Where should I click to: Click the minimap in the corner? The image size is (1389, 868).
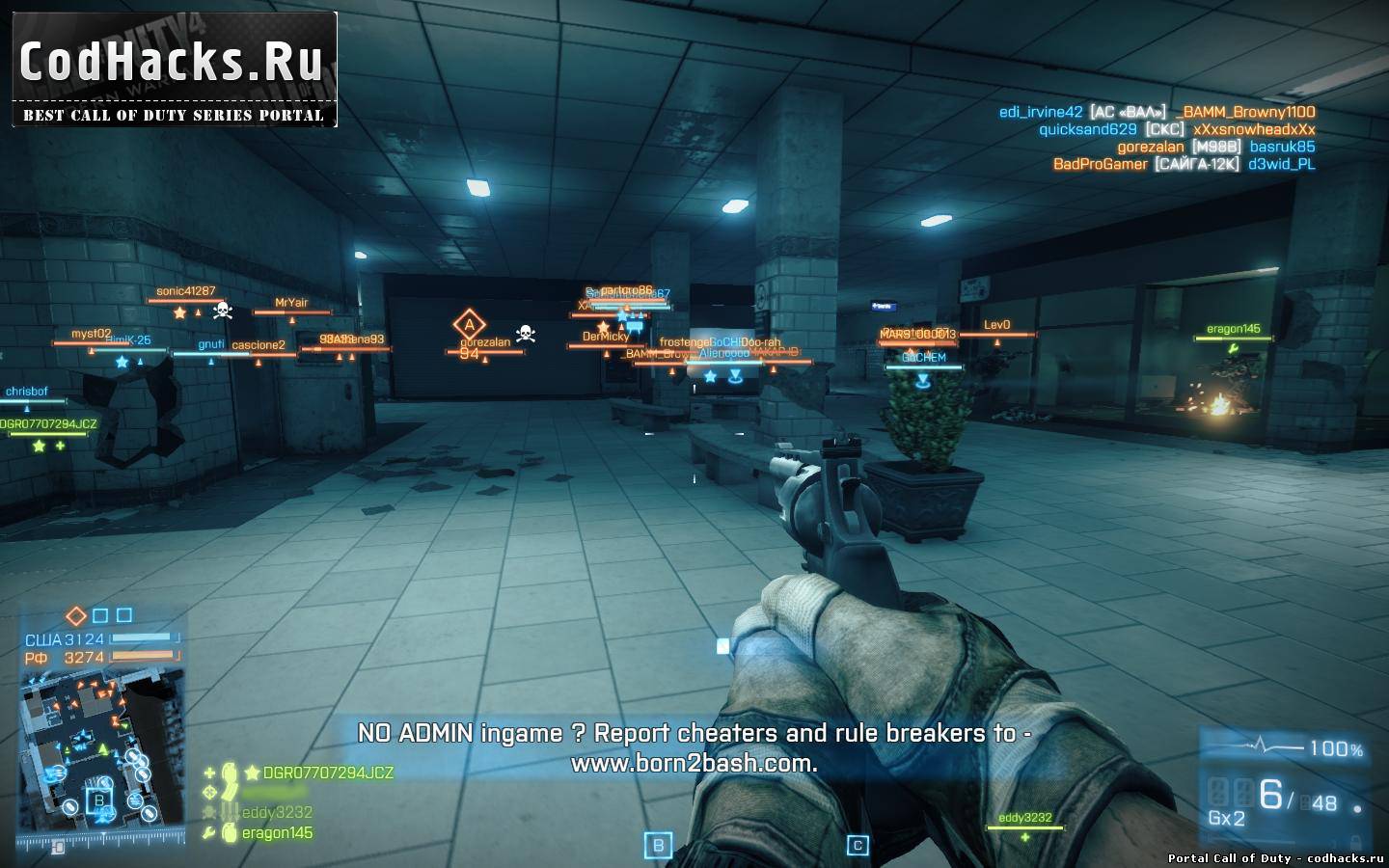pos(102,757)
